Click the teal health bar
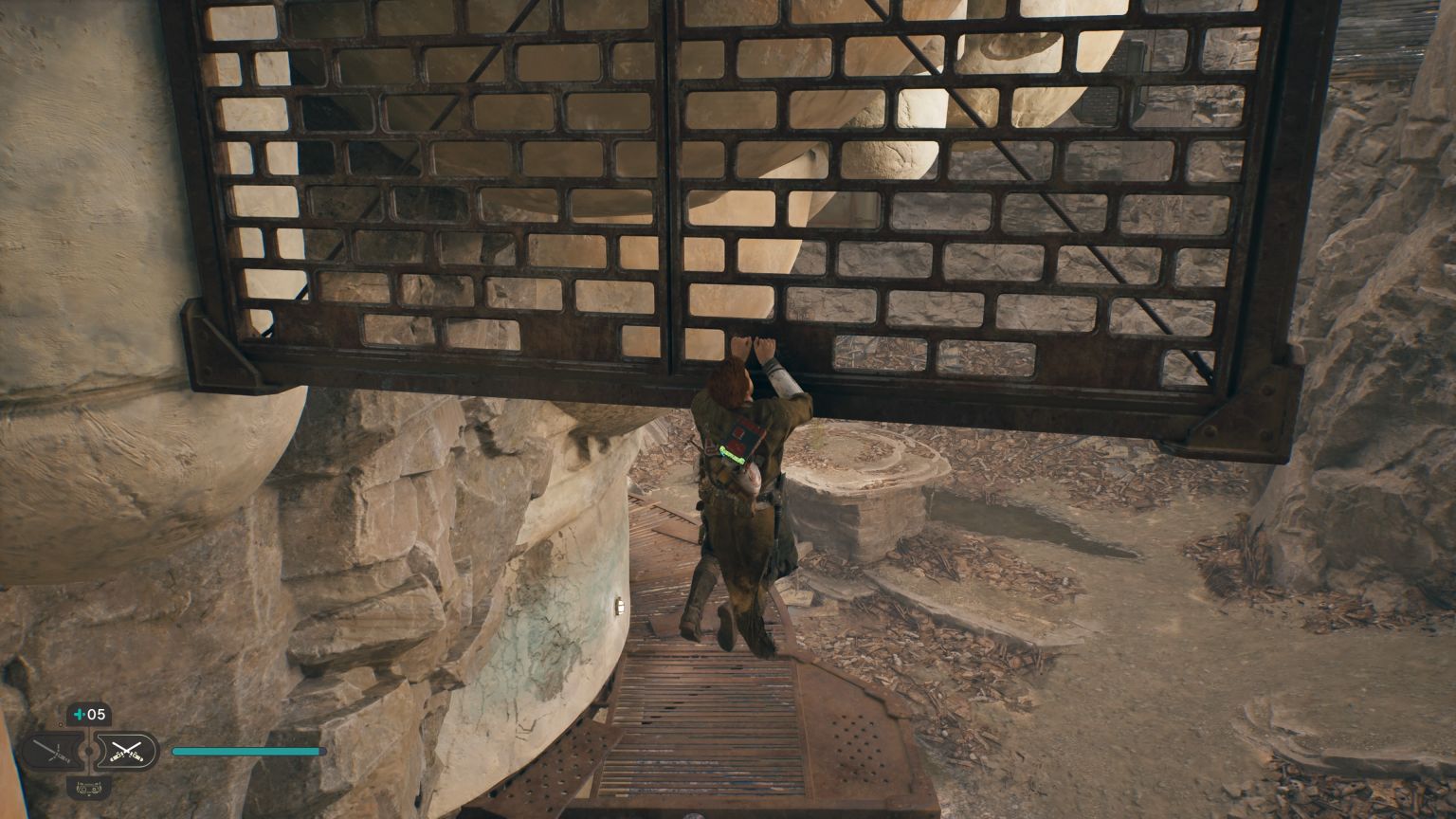Viewport: 1456px width, 819px height. [247, 752]
